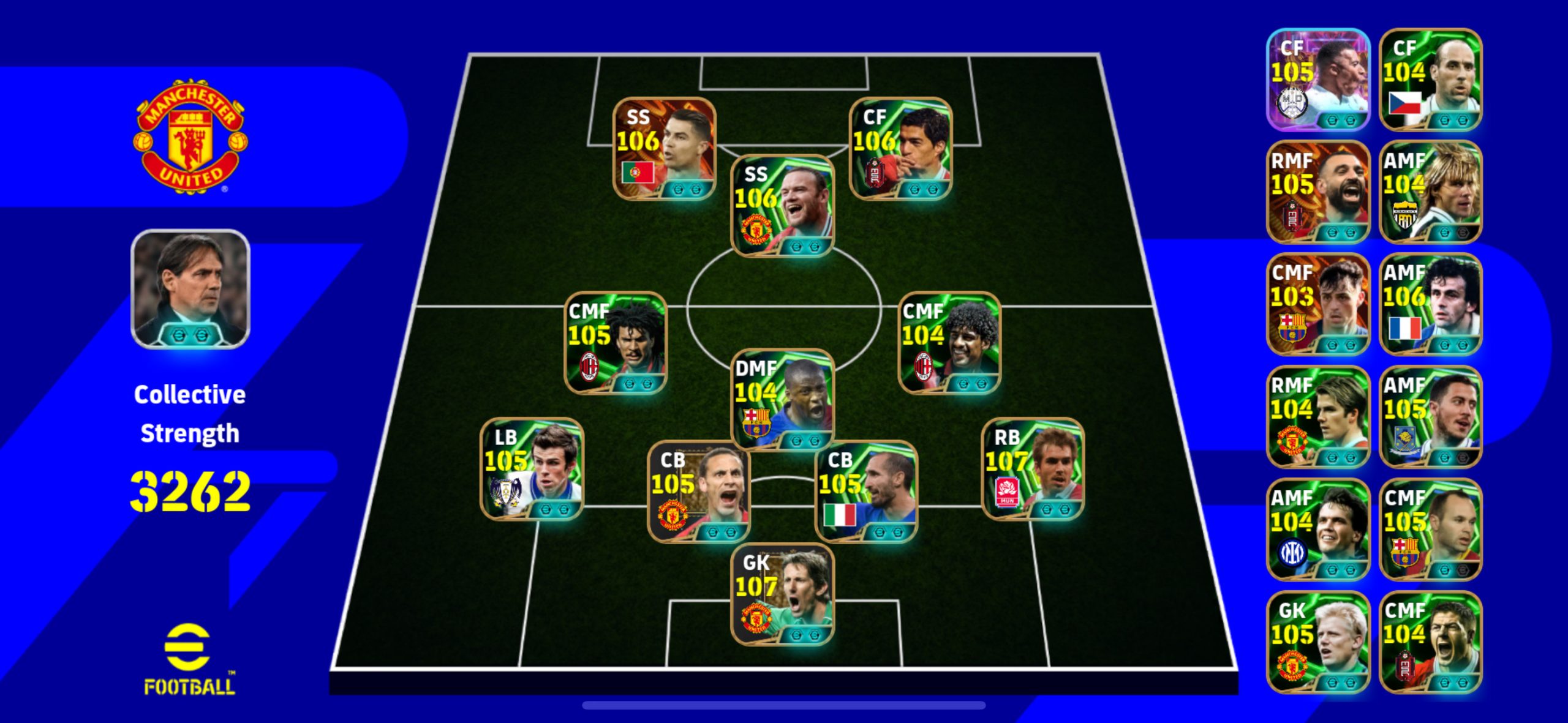The width and height of the screenshot is (1568, 723).
Task: Select the substitute CF card rated 105
Action: pyautogui.click(x=1317, y=80)
